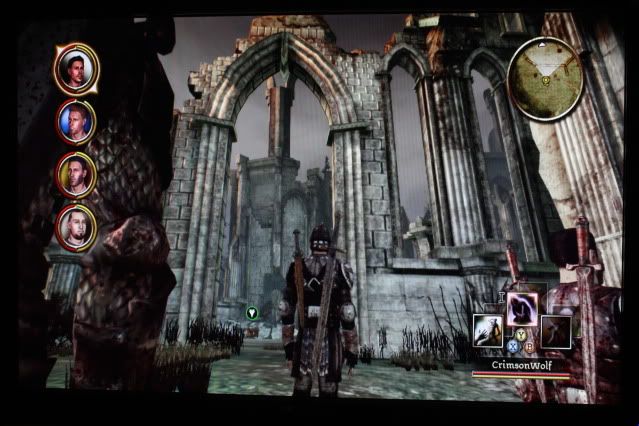Use the outstretched hand ability icon
Screen dimensions: 639x426
point(489,331)
